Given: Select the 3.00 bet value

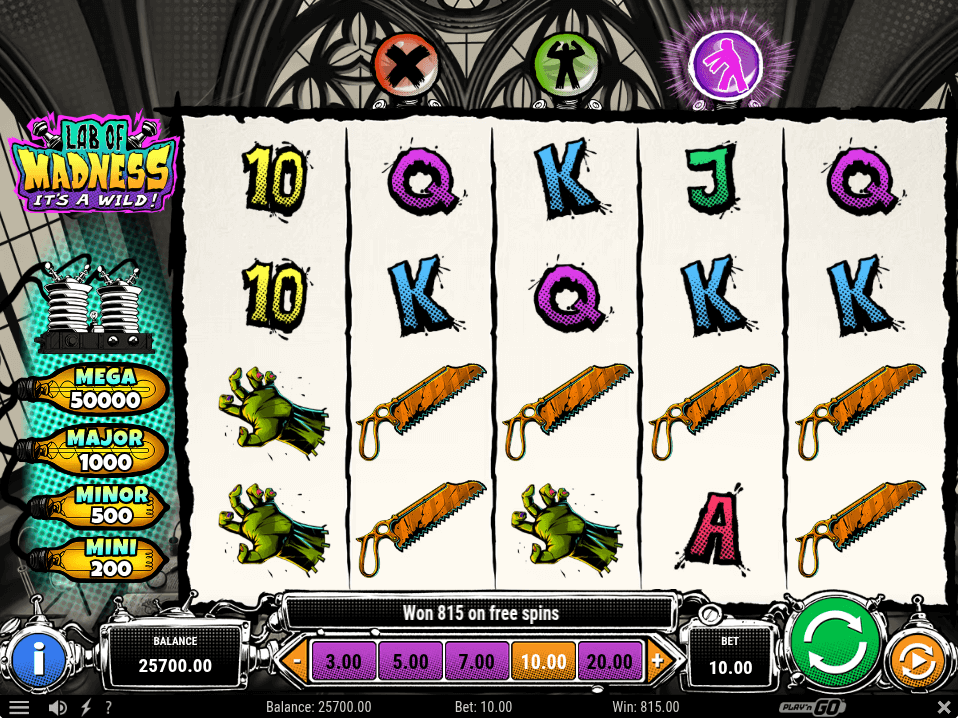Looking at the screenshot, I should [343, 661].
